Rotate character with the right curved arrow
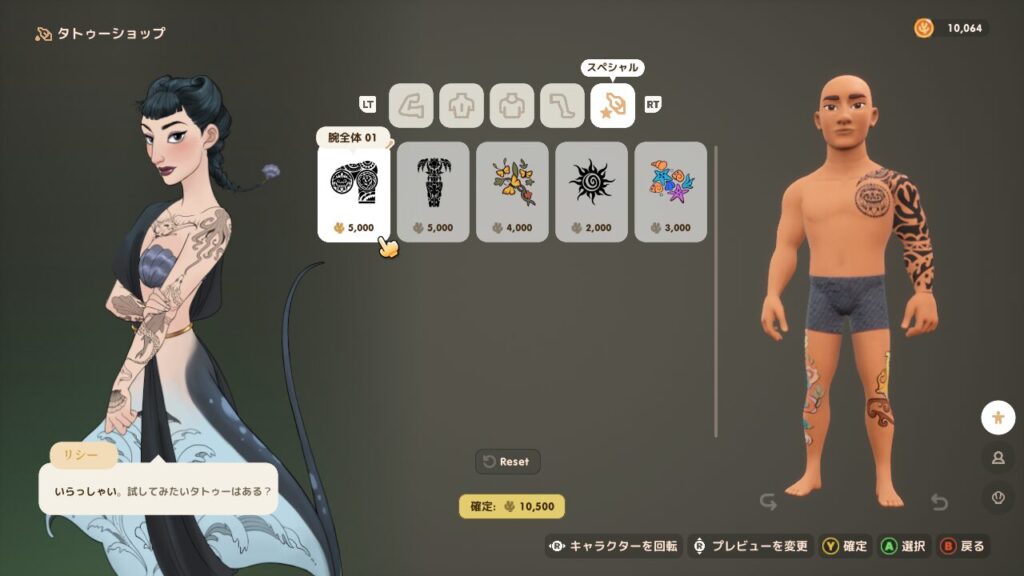The height and width of the screenshot is (576, 1024). point(939,501)
